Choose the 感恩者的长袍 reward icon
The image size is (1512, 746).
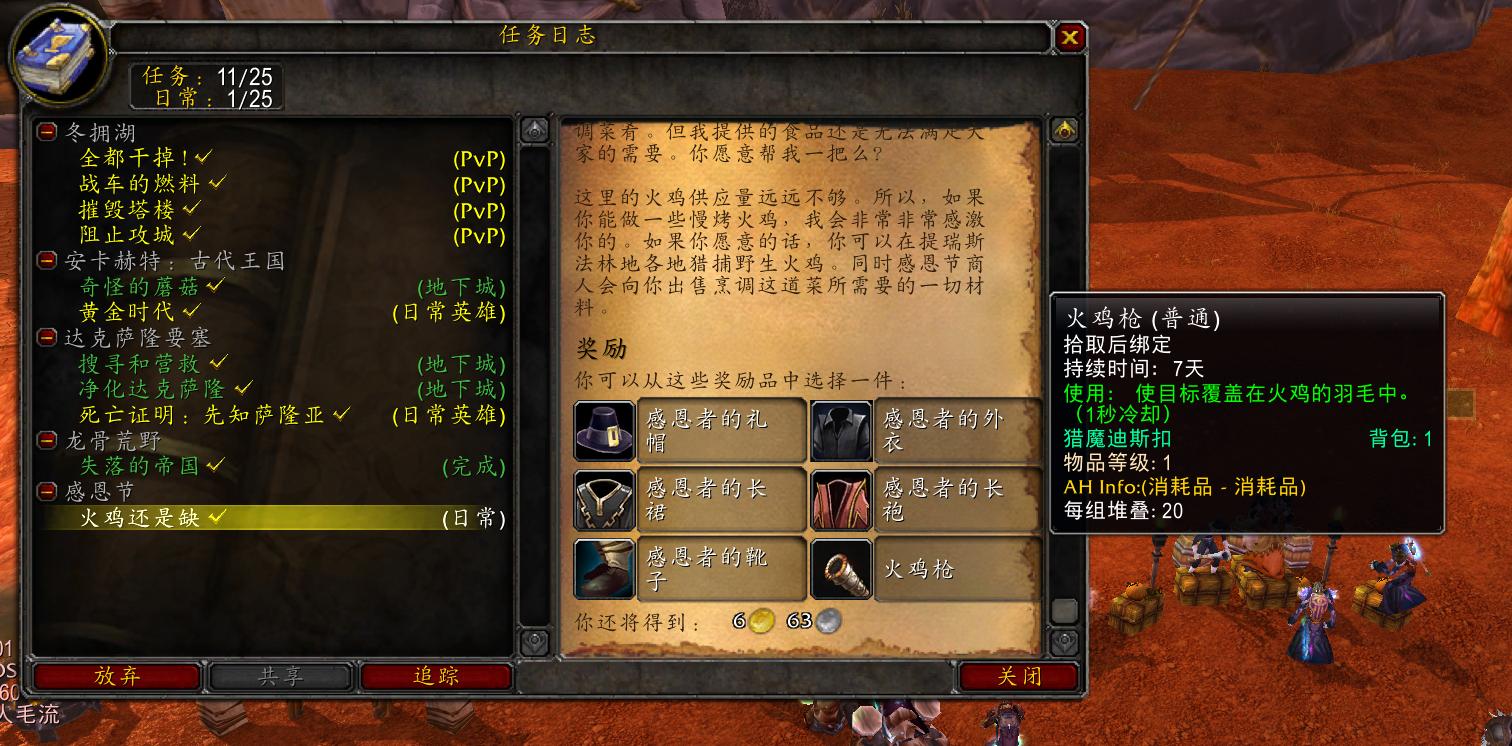click(841, 499)
